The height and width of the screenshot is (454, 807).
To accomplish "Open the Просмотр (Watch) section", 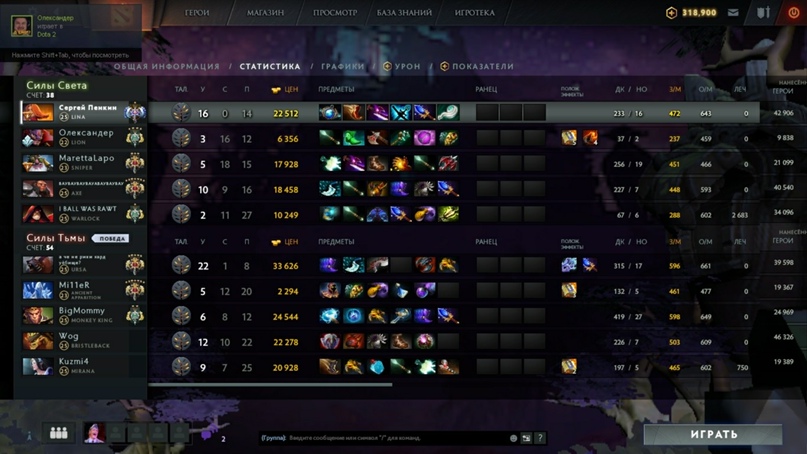I will click(x=335, y=13).
